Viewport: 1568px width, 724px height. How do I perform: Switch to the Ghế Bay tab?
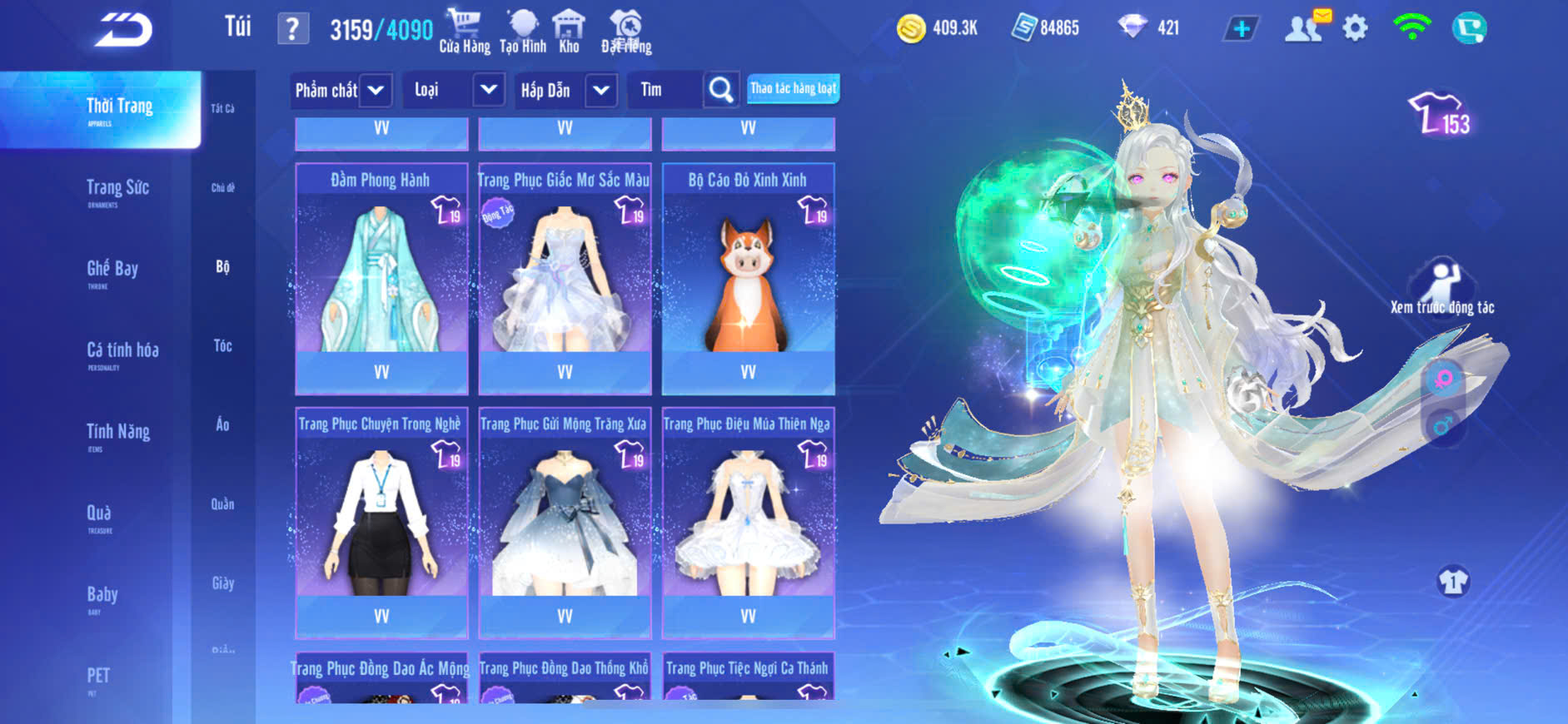(x=112, y=270)
